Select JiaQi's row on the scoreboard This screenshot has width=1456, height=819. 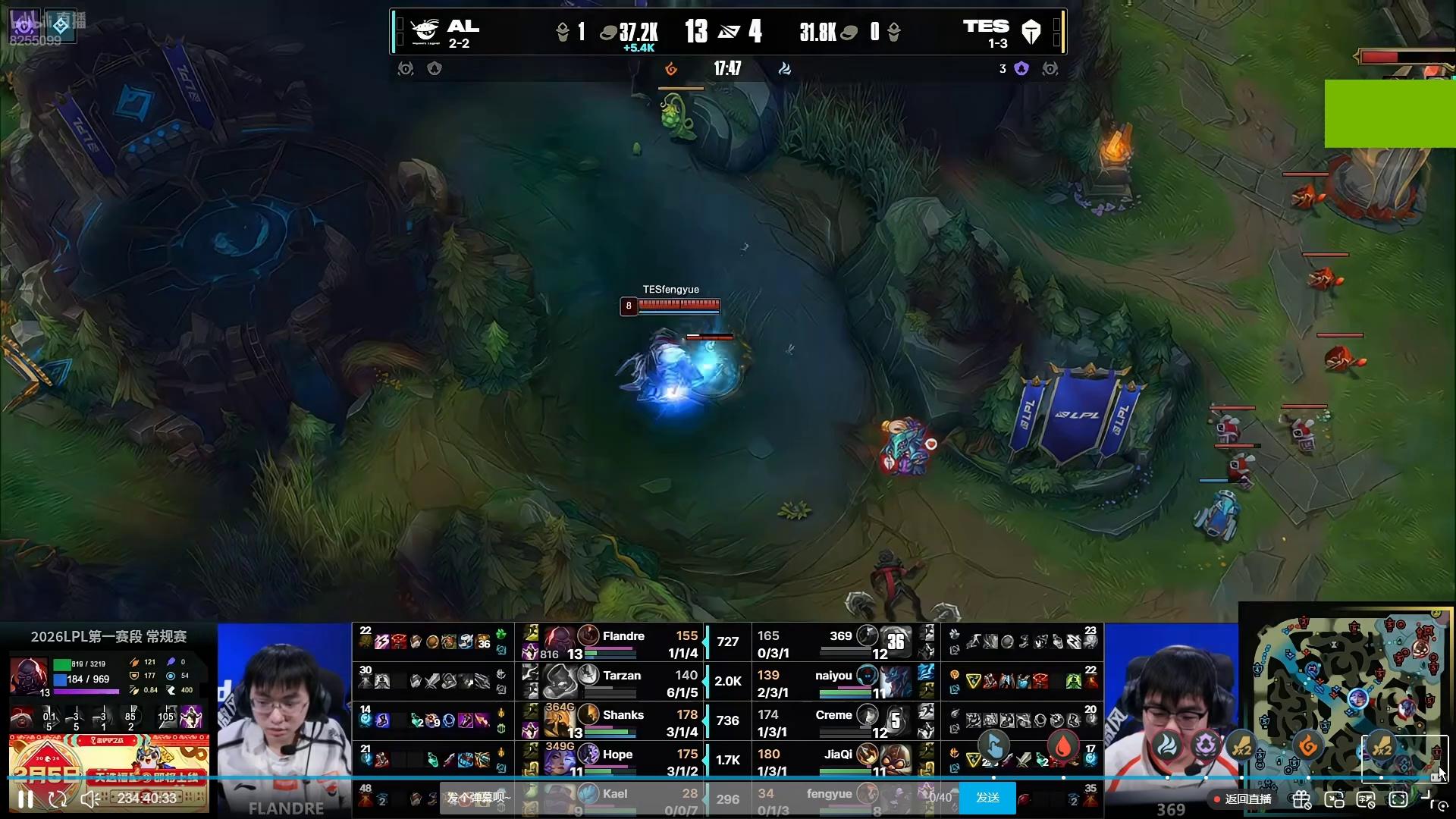[x=837, y=761]
